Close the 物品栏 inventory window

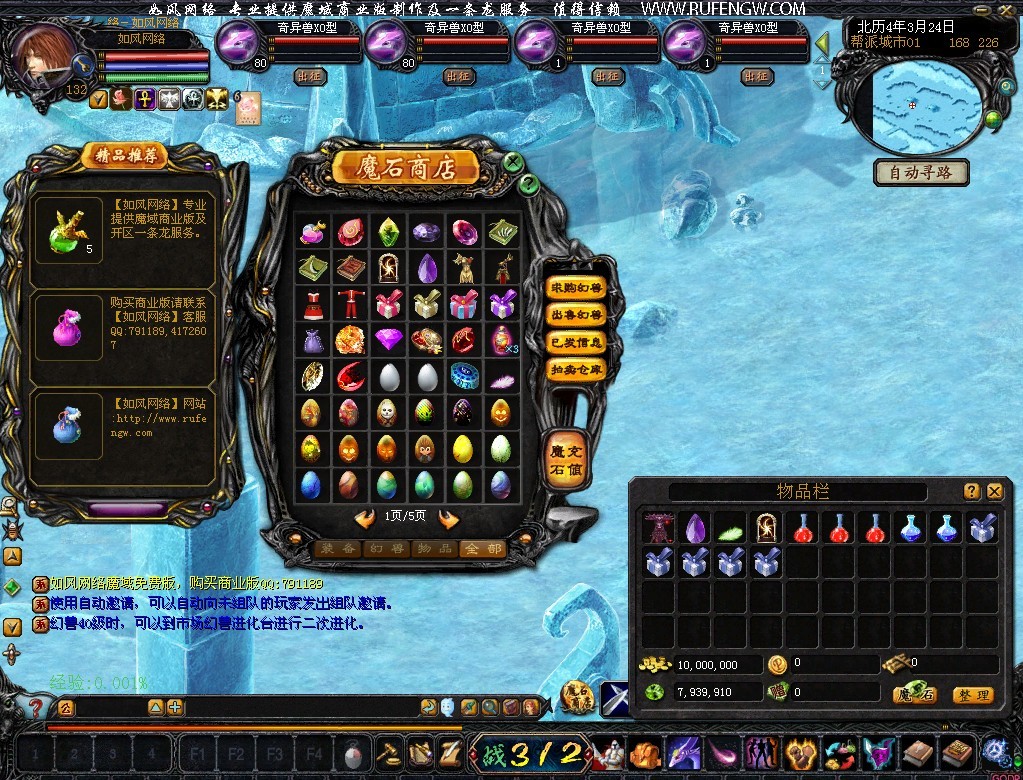(x=995, y=491)
